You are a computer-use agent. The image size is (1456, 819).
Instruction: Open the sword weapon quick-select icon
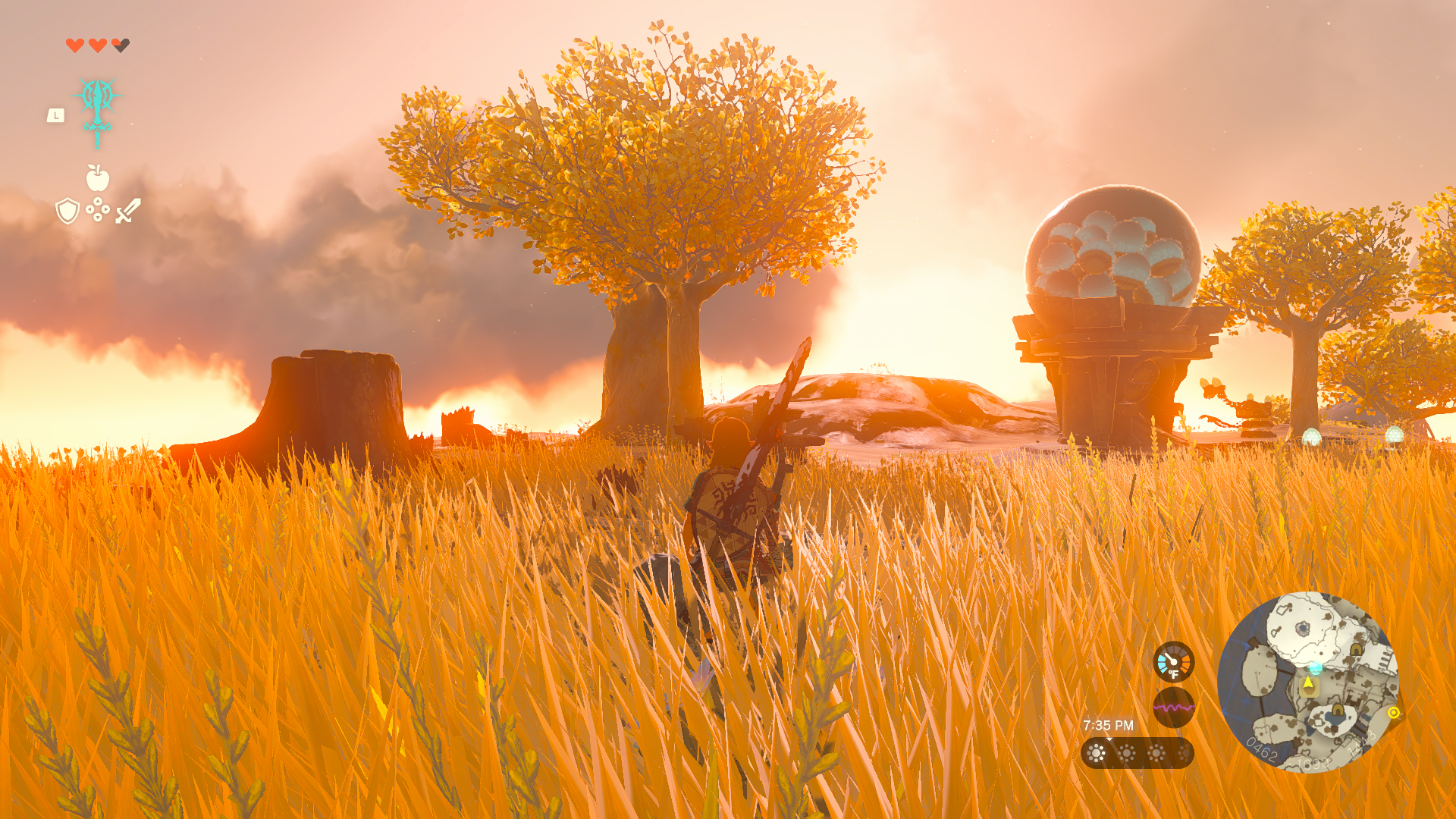coord(128,210)
